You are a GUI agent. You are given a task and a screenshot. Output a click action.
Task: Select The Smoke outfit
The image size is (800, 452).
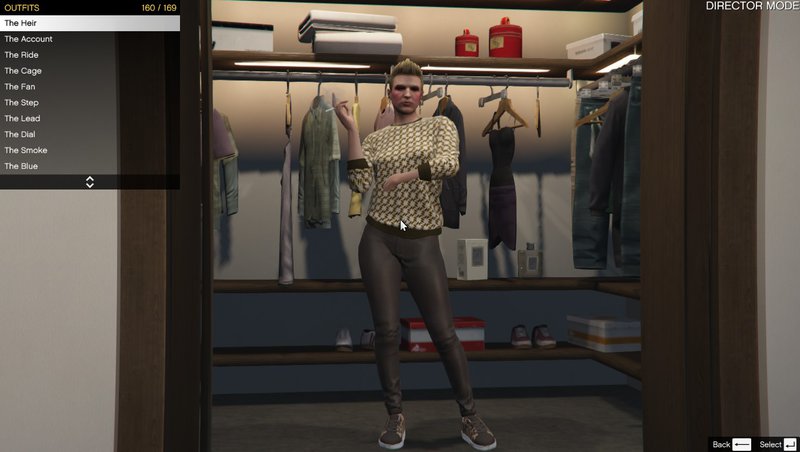[89, 150]
